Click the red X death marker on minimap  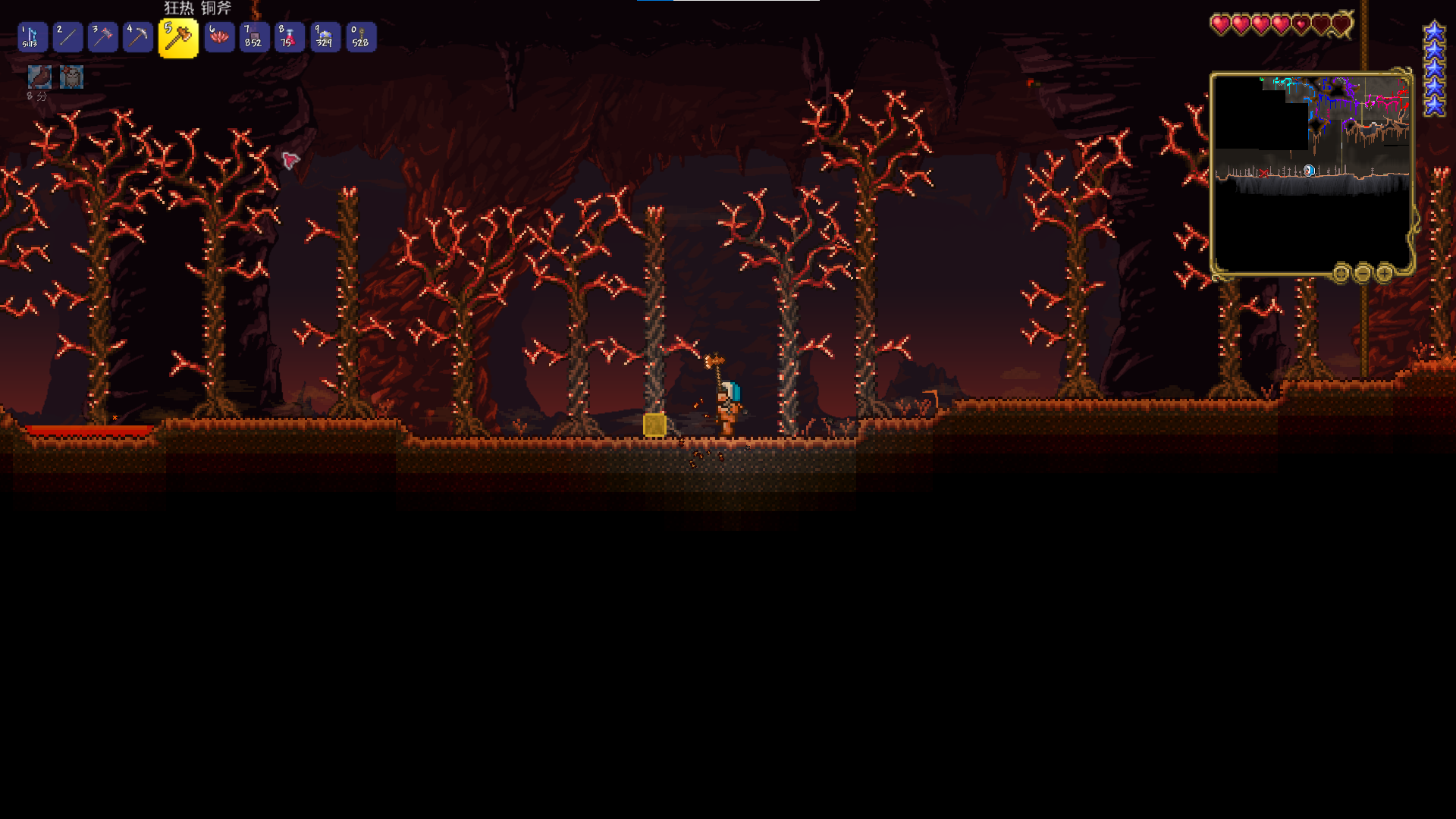point(1264,174)
